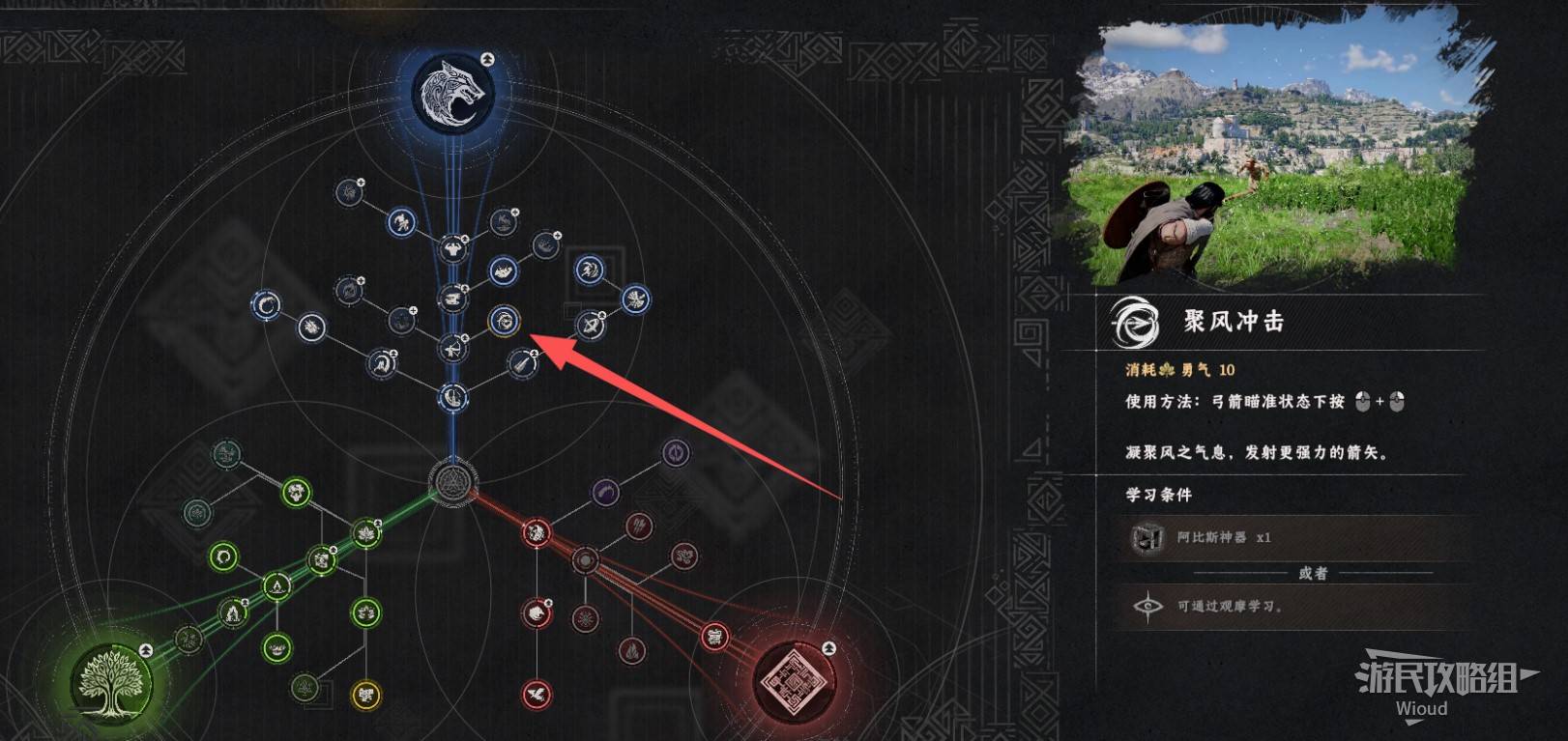Select the large blue wolf emblem node

pos(453,94)
